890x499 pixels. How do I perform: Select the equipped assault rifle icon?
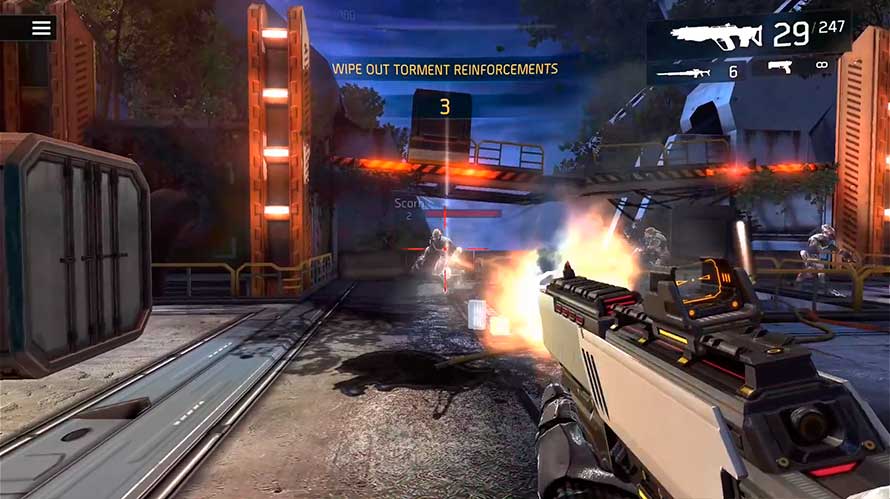716,36
